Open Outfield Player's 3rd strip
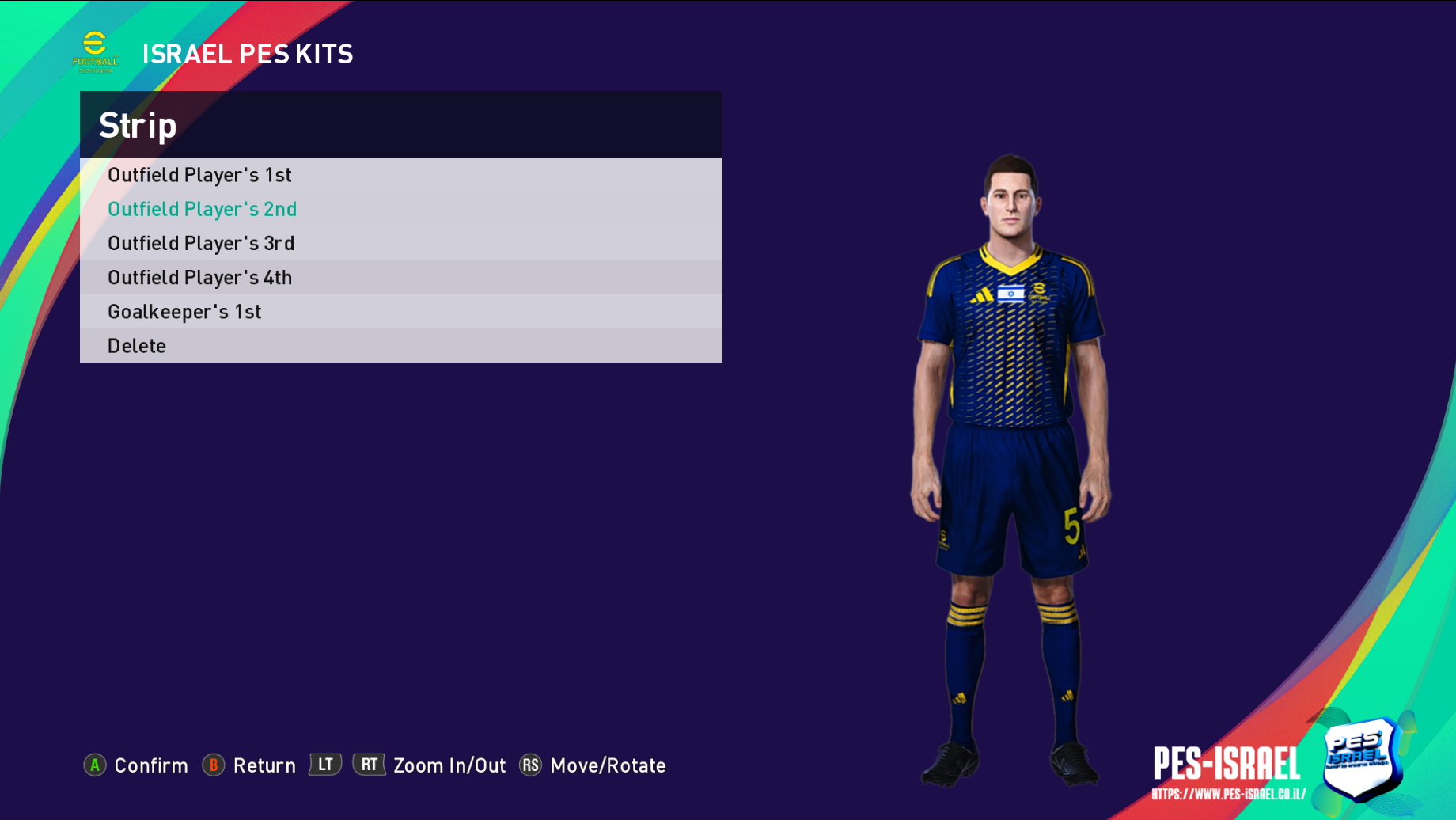The width and height of the screenshot is (1456, 820). [201, 243]
